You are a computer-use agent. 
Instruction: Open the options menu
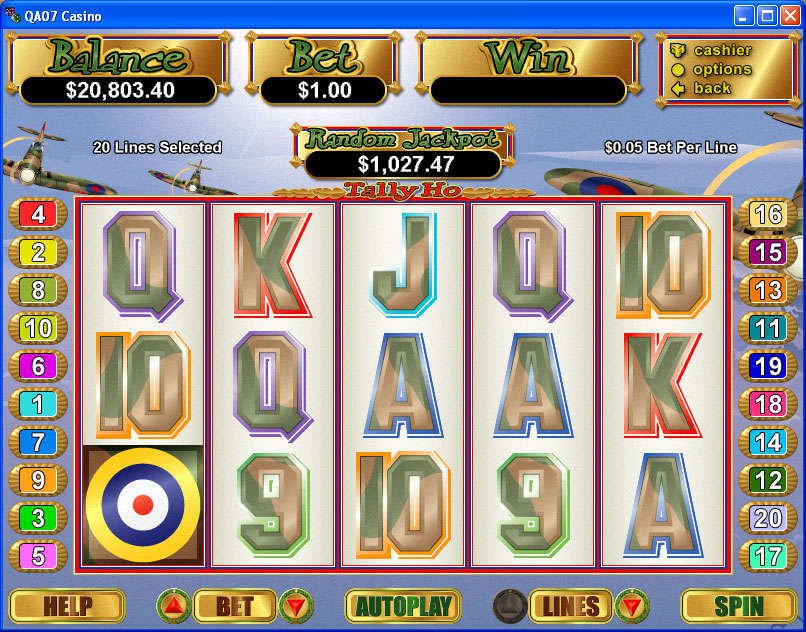[722, 69]
